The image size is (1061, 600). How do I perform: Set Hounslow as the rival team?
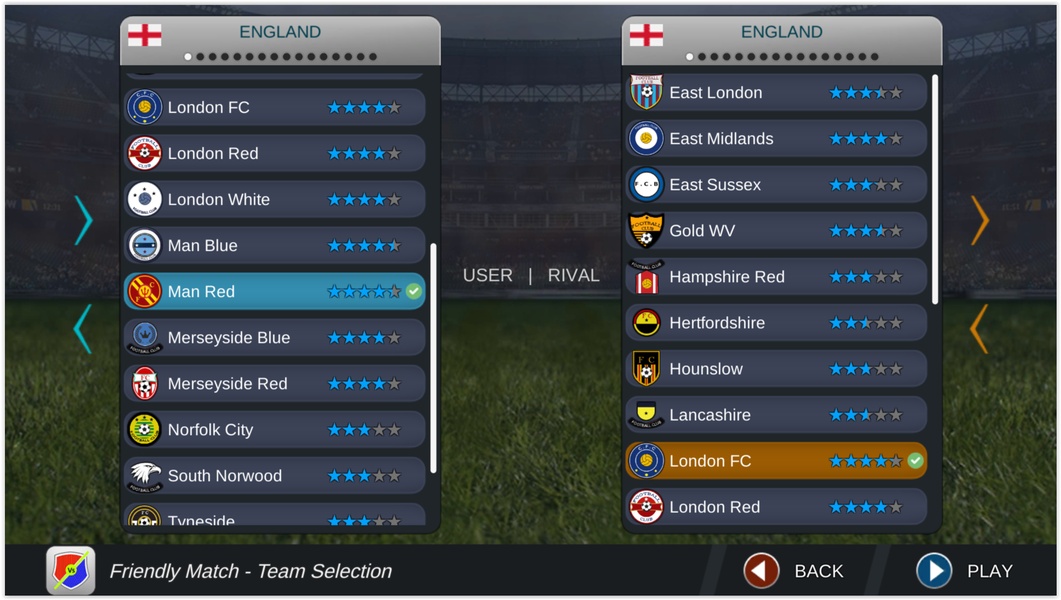coord(776,369)
